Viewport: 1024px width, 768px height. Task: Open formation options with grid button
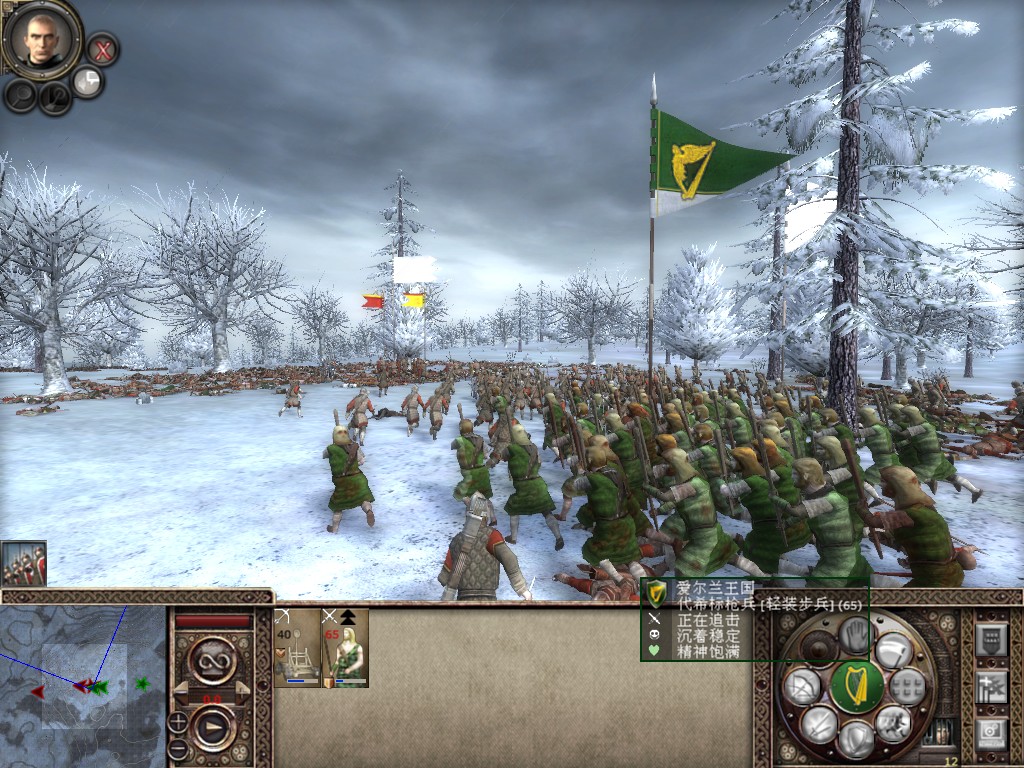pyautogui.click(x=908, y=686)
